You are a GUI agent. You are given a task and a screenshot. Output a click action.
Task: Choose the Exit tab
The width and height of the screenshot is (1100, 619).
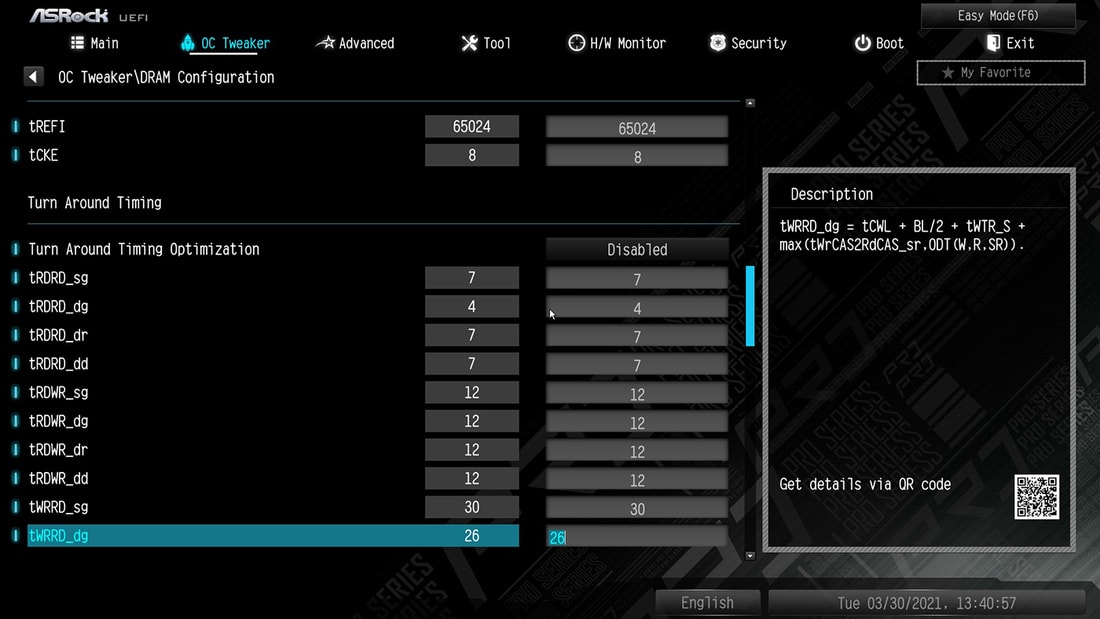(x=1010, y=43)
